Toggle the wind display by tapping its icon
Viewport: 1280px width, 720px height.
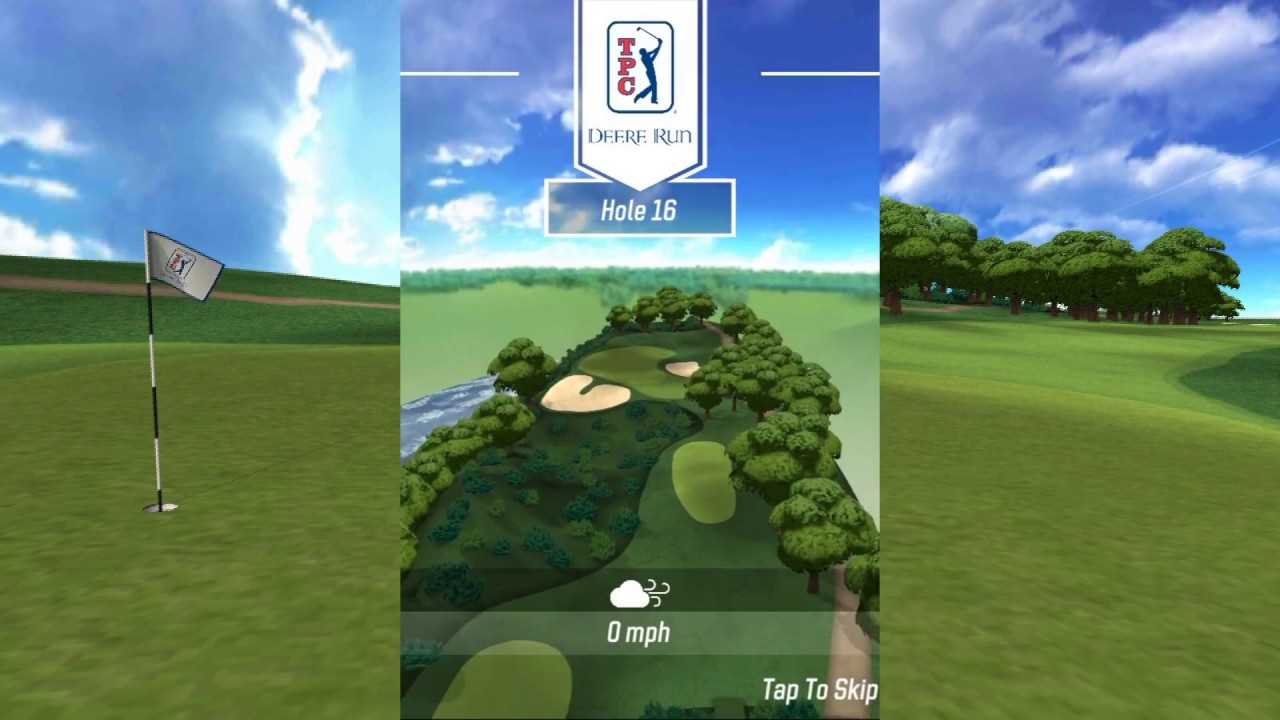[x=638, y=593]
